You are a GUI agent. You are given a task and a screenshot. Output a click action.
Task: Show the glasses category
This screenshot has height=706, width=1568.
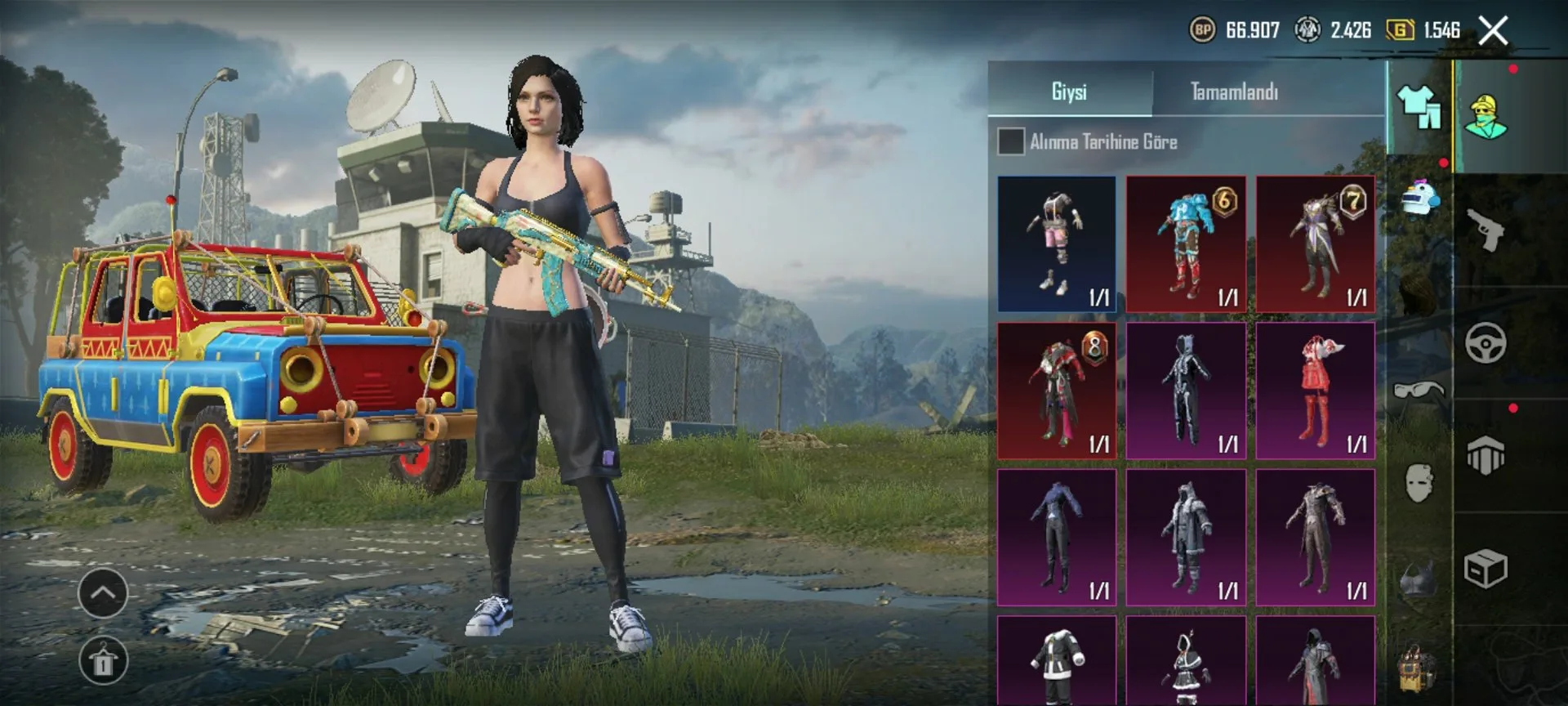(x=1419, y=391)
